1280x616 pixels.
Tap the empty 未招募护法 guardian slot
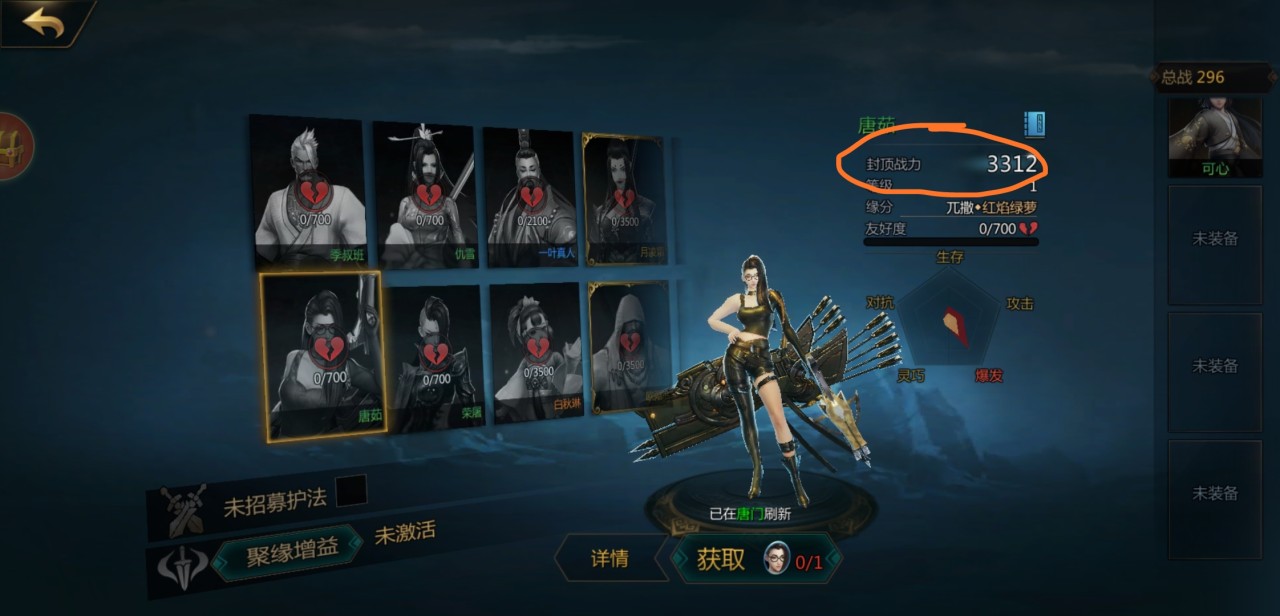pos(351,491)
